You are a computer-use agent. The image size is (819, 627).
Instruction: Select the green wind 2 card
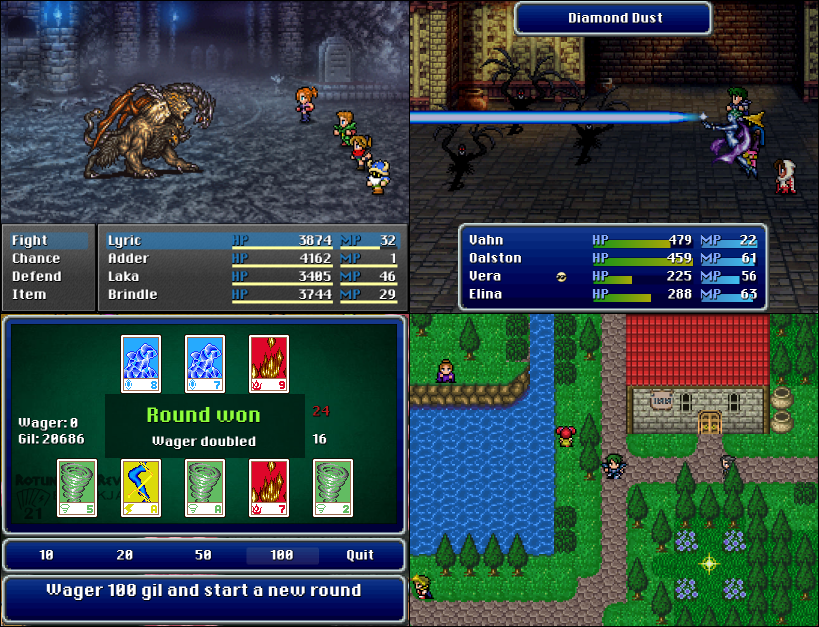(333, 488)
